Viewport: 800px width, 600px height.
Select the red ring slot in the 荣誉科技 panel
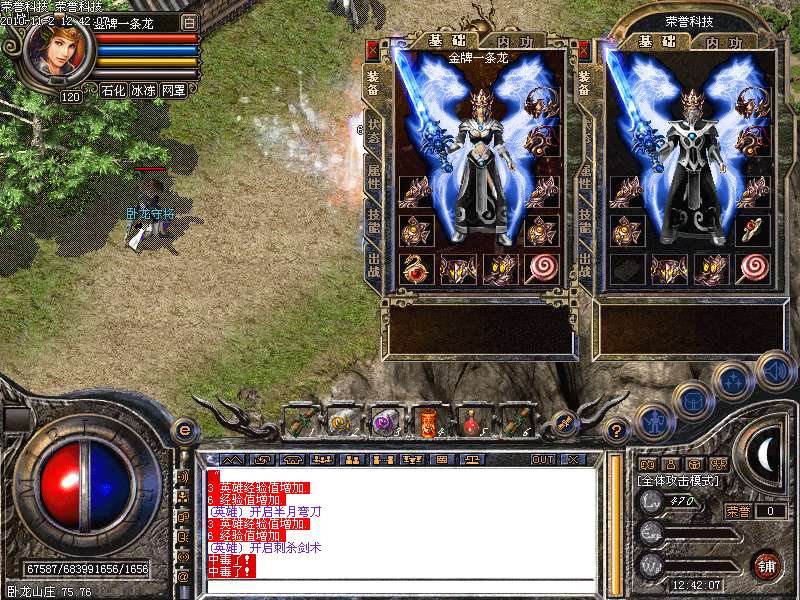pos(751,230)
